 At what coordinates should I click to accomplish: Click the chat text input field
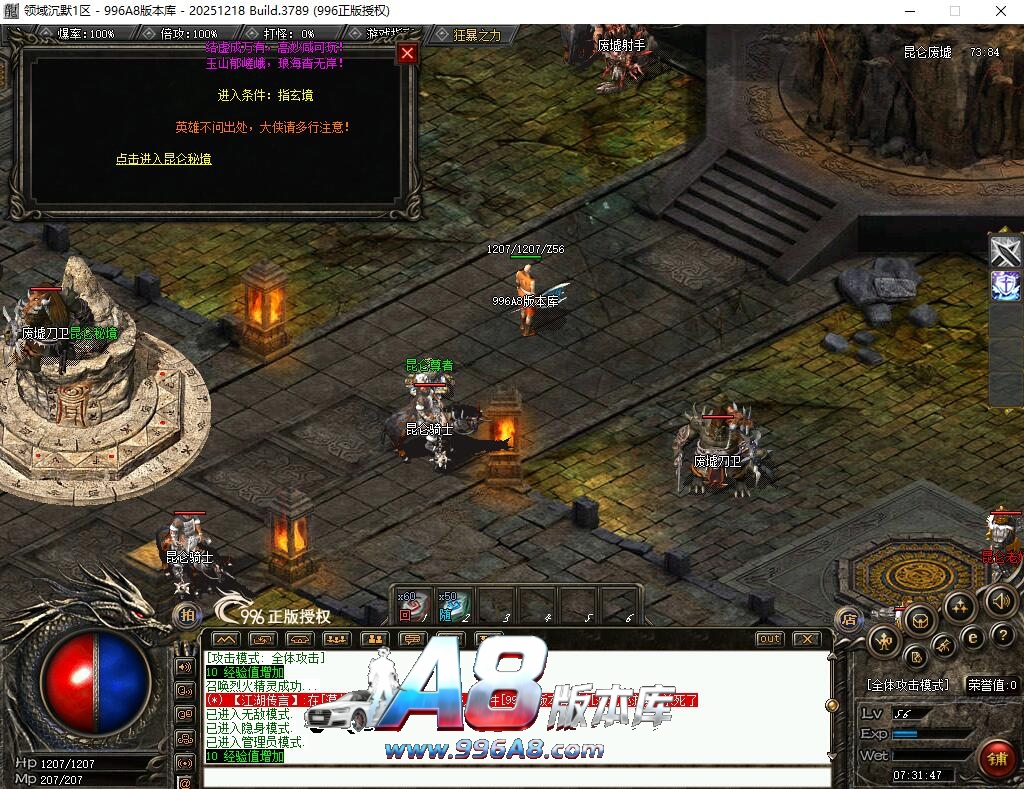tap(515, 776)
